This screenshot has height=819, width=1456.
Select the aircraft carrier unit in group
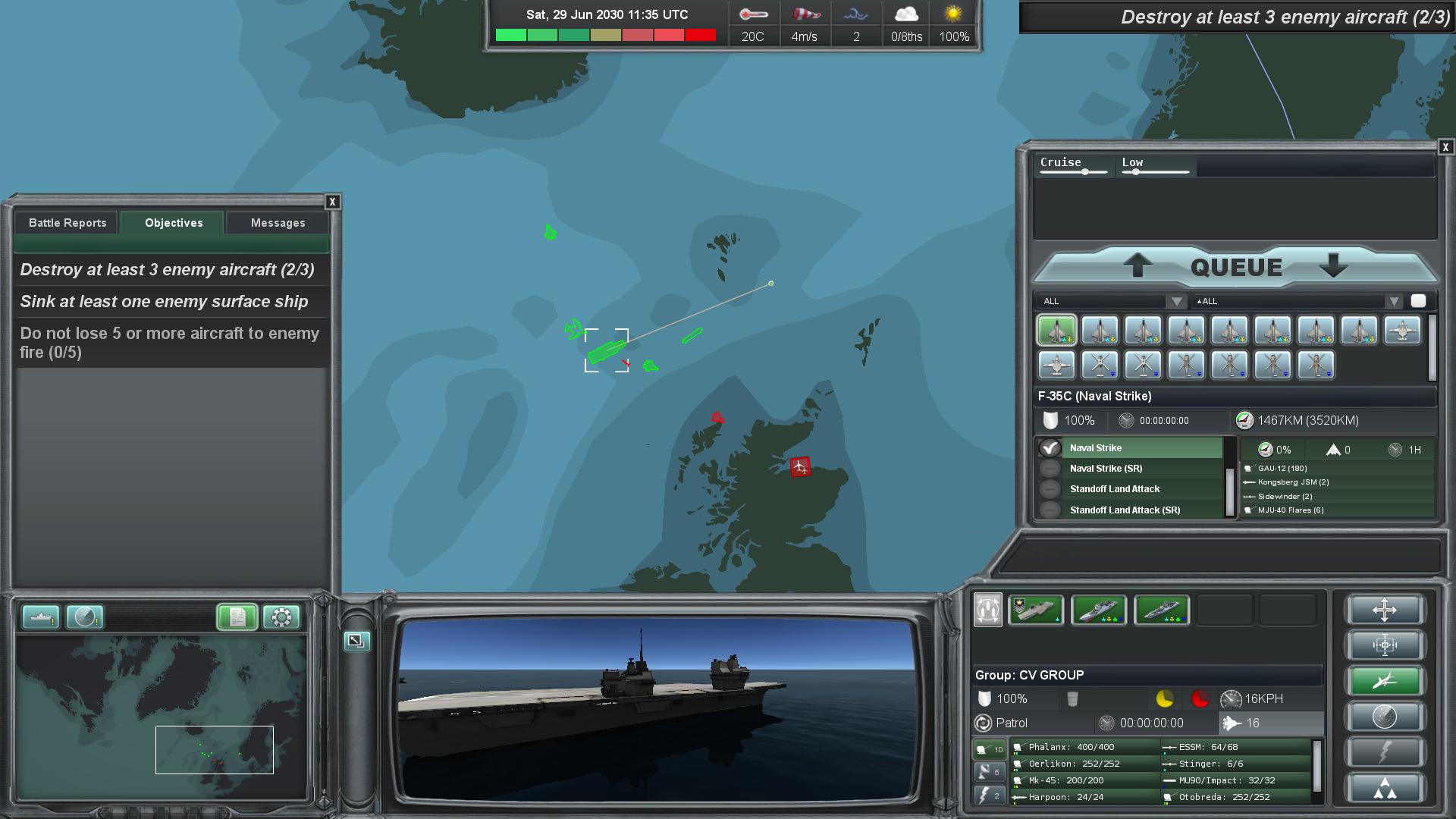pyautogui.click(x=1035, y=610)
